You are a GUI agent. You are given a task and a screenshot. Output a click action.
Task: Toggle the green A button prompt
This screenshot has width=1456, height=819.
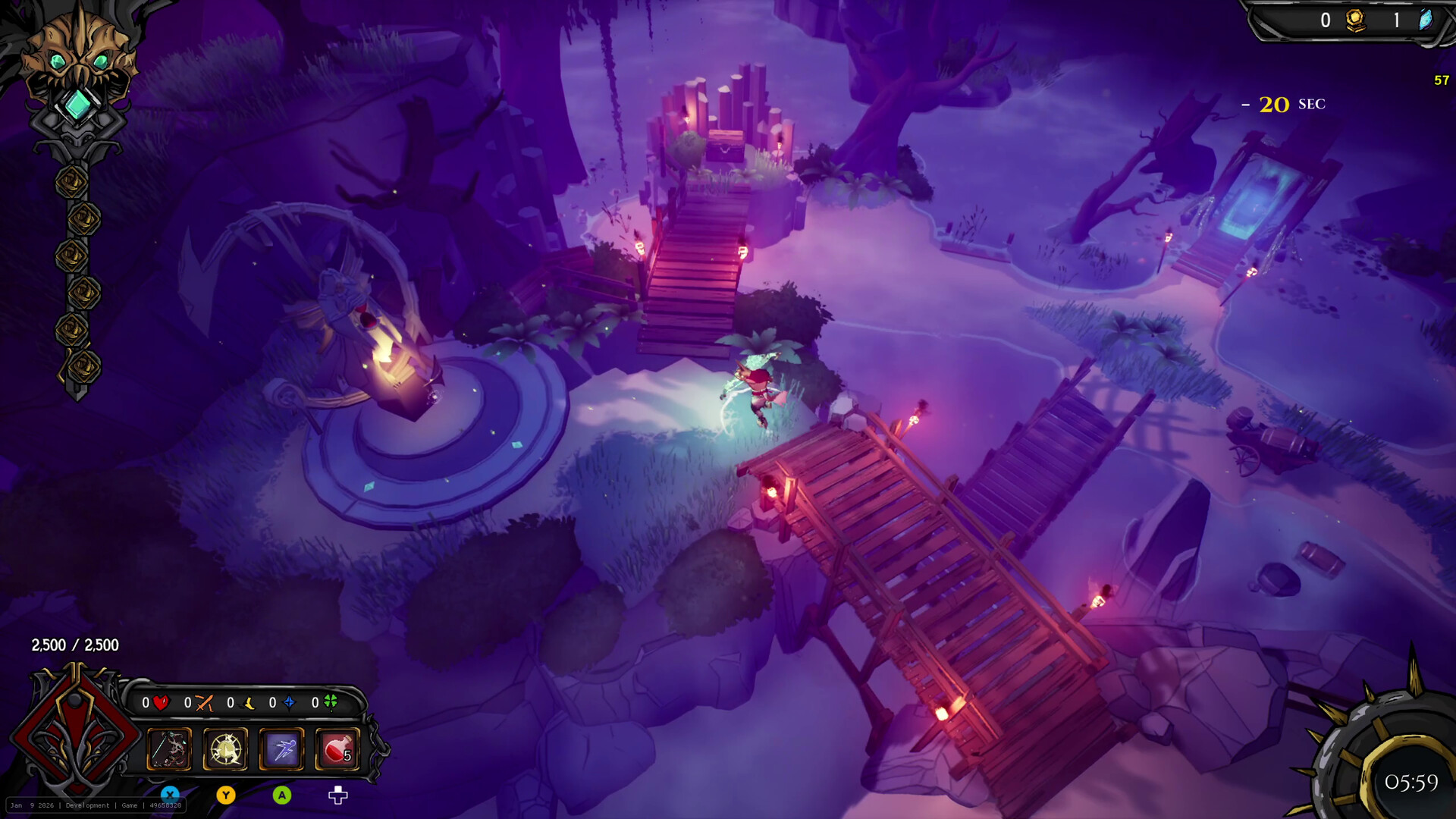coord(283,793)
